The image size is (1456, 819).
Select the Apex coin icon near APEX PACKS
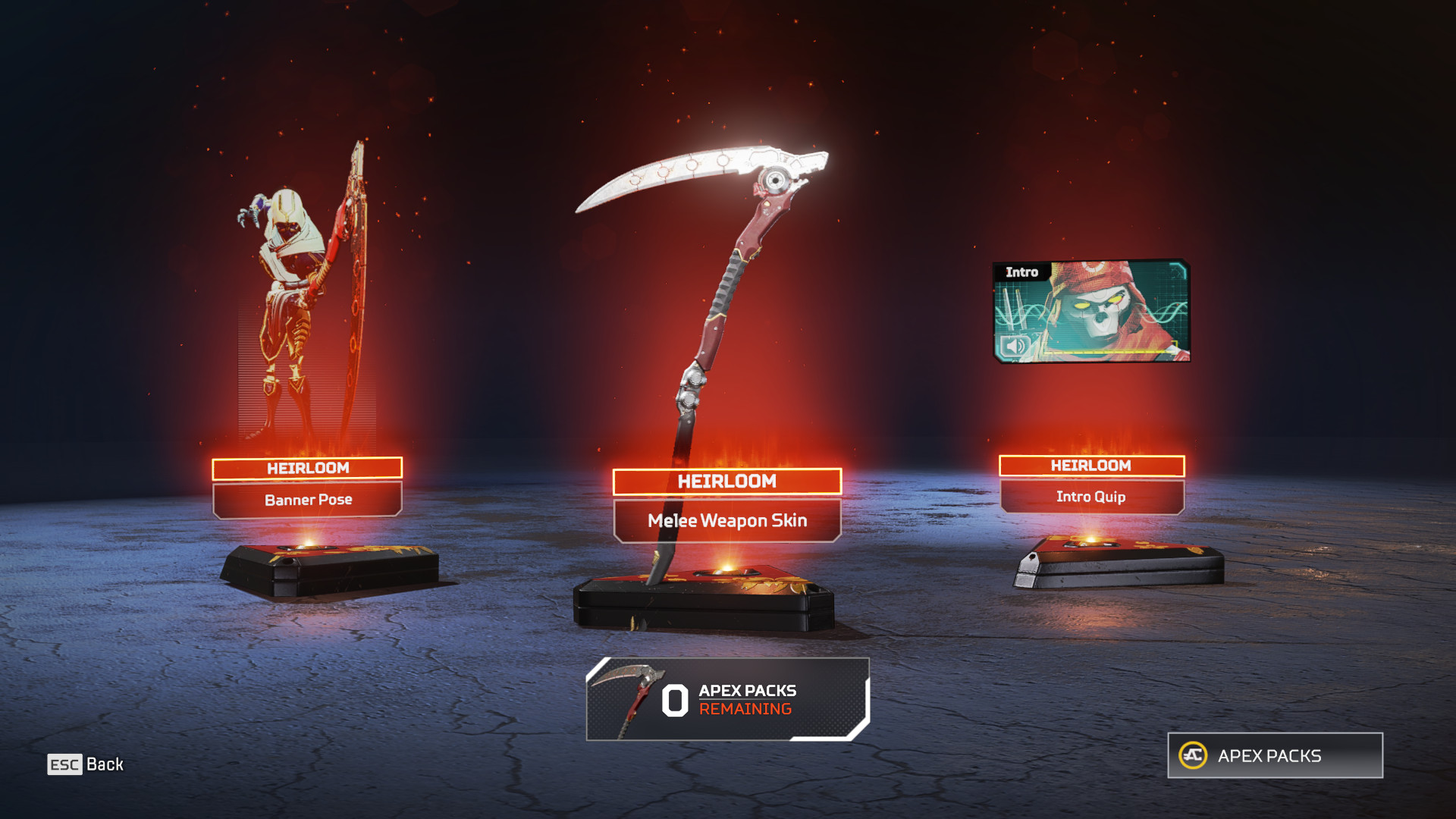point(1194,755)
